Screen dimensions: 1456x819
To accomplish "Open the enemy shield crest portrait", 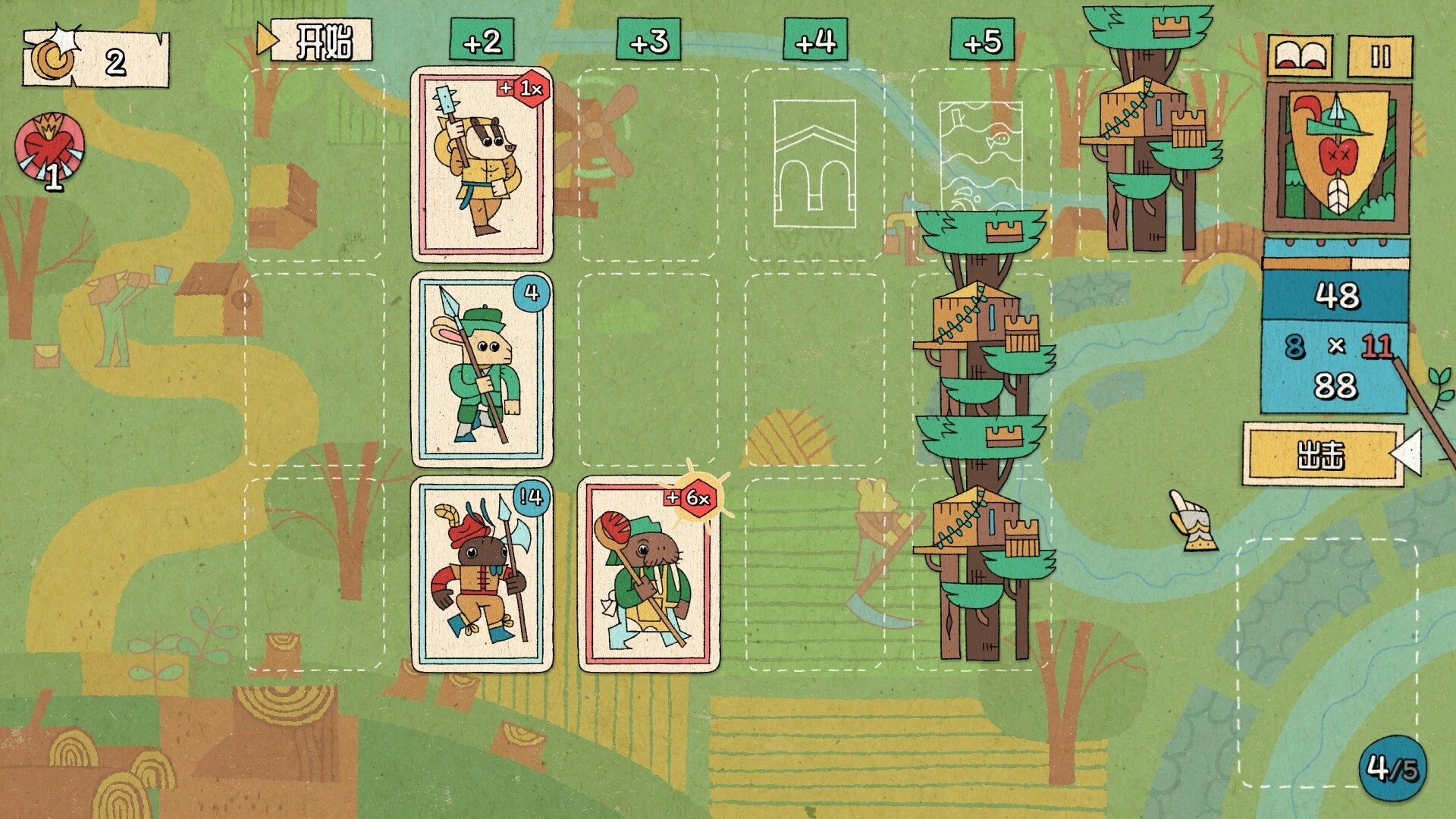I will click(1338, 158).
